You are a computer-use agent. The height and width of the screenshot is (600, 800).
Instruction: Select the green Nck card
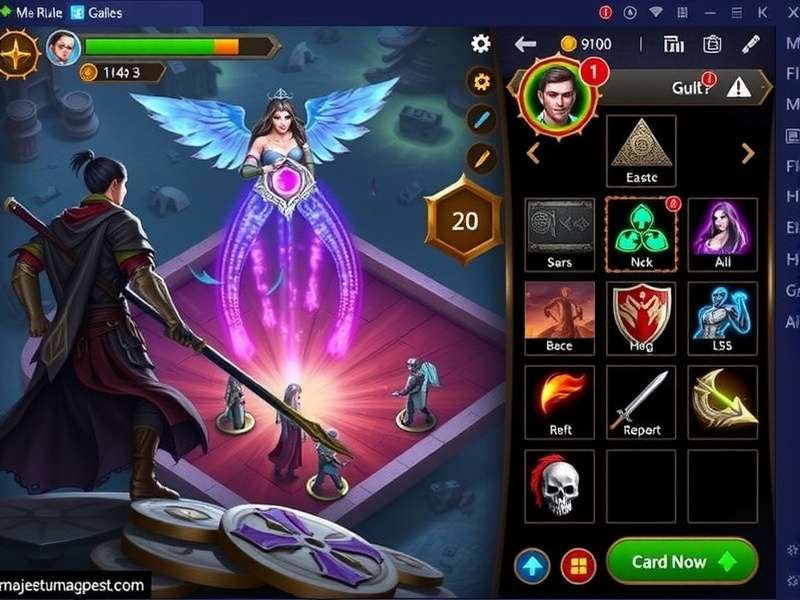click(641, 234)
